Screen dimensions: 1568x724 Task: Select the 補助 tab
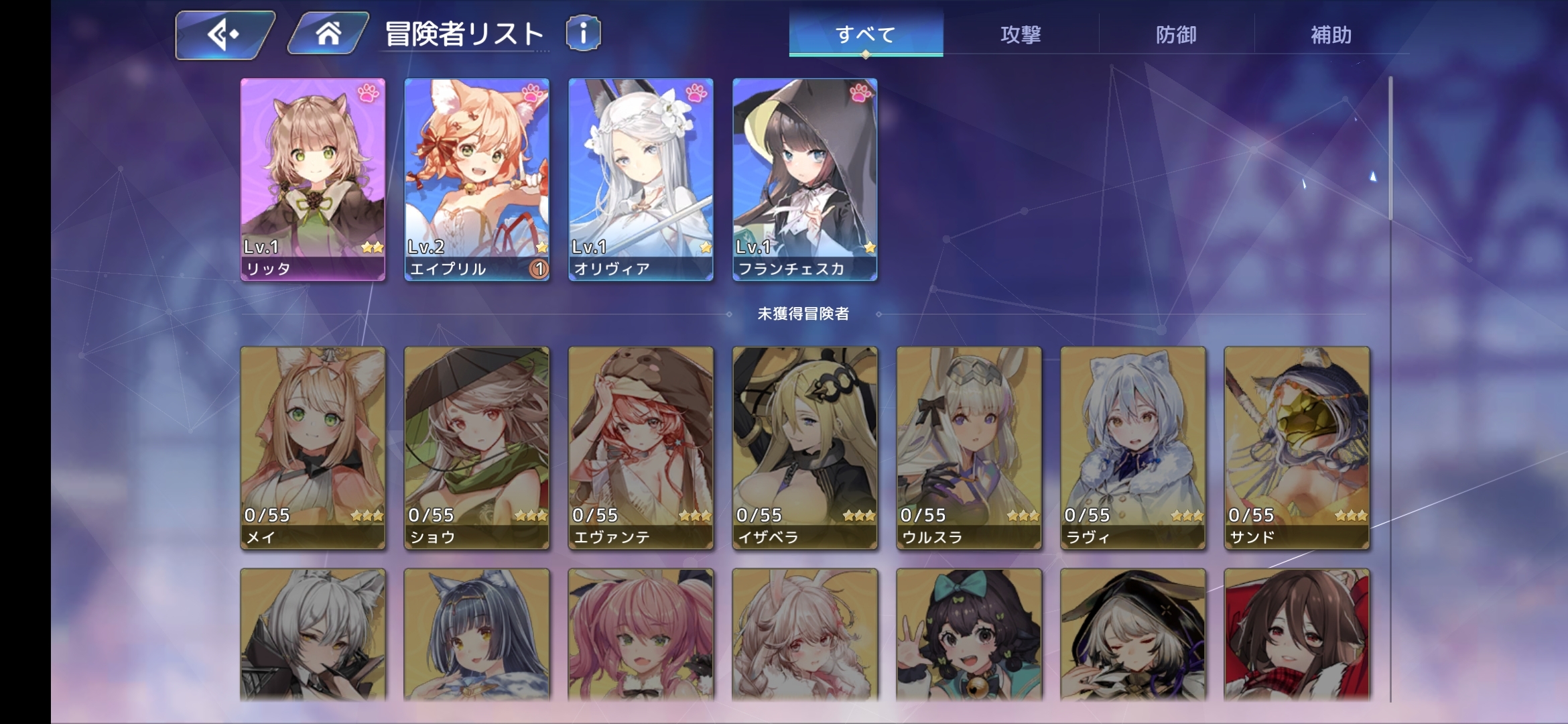click(1331, 34)
